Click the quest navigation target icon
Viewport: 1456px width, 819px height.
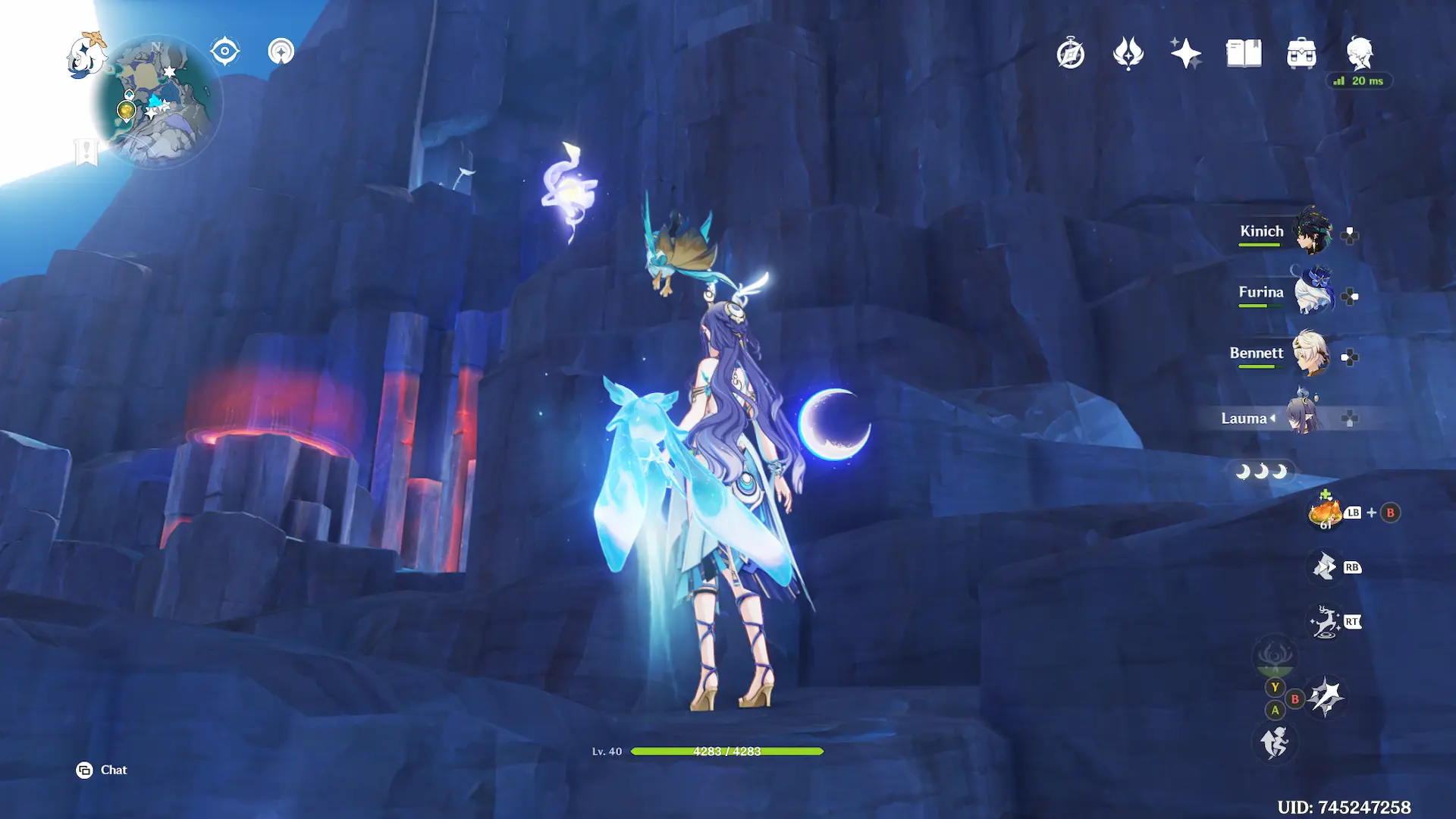[x=225, y=52]
